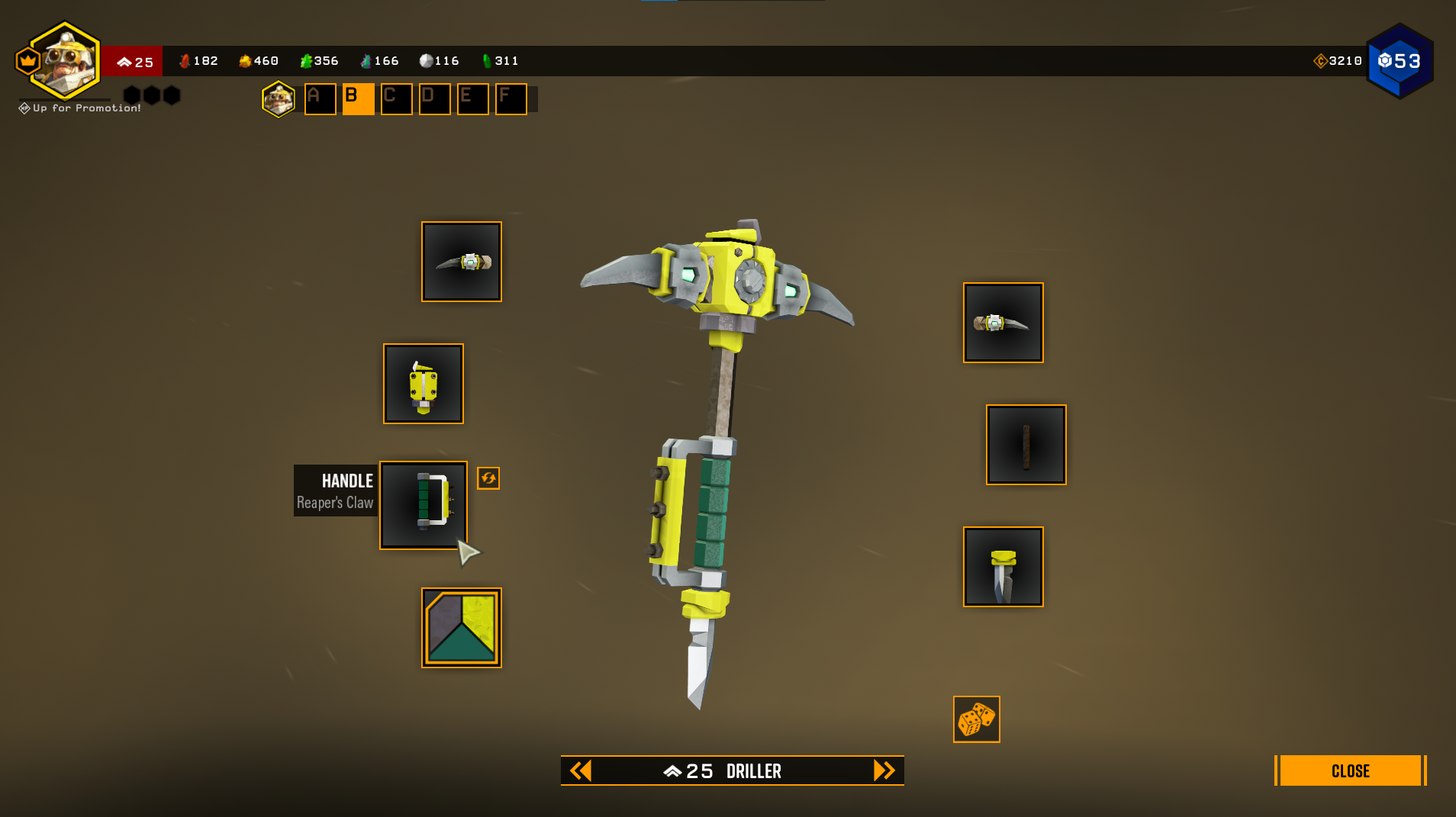This screenshot has width=1456, height=817.
Task: Open the pickaxe shaft slot
Action: [1026, 445]
